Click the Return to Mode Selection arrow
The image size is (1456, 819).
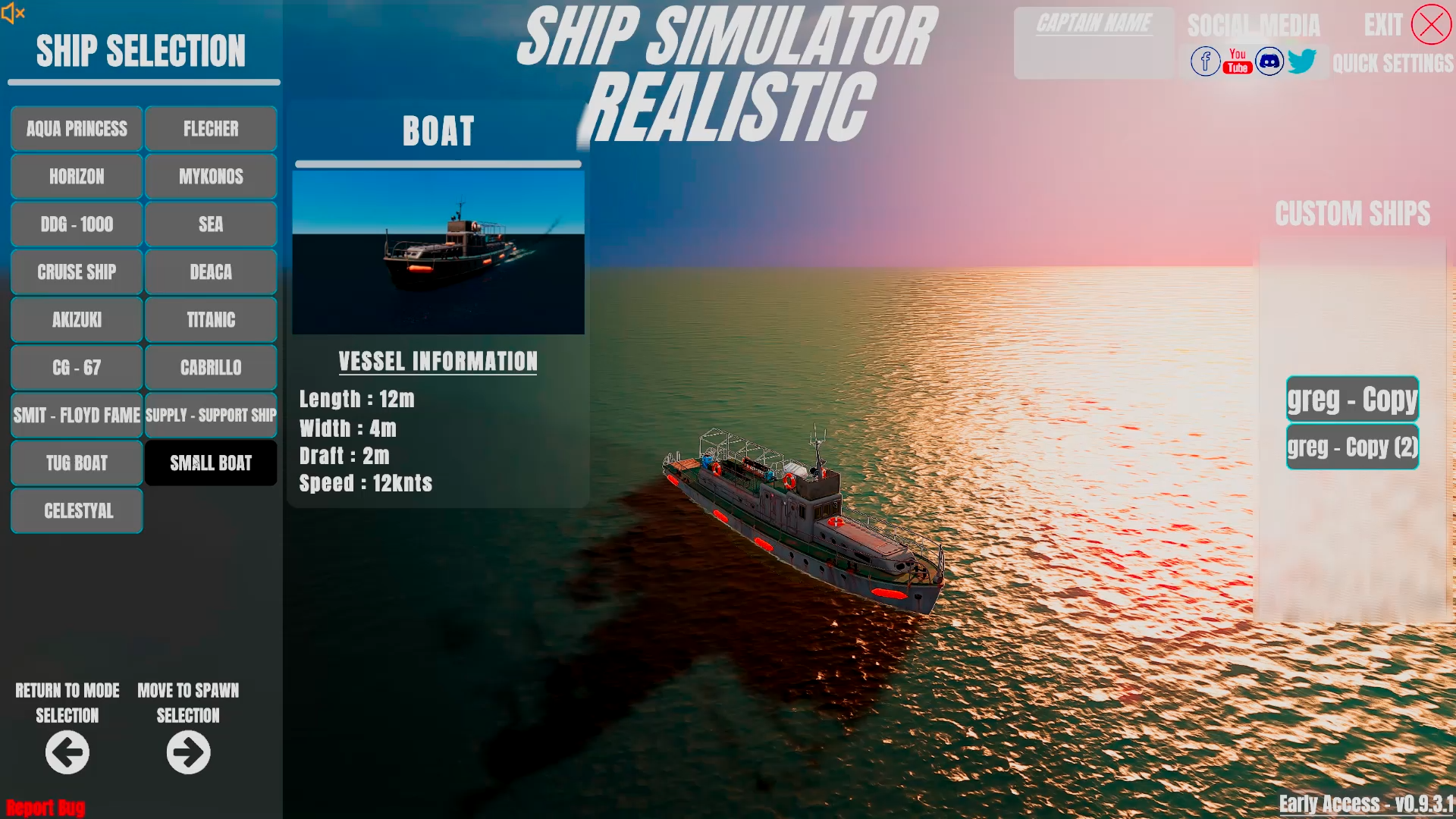pyautogui.click(x=67, y=752)
